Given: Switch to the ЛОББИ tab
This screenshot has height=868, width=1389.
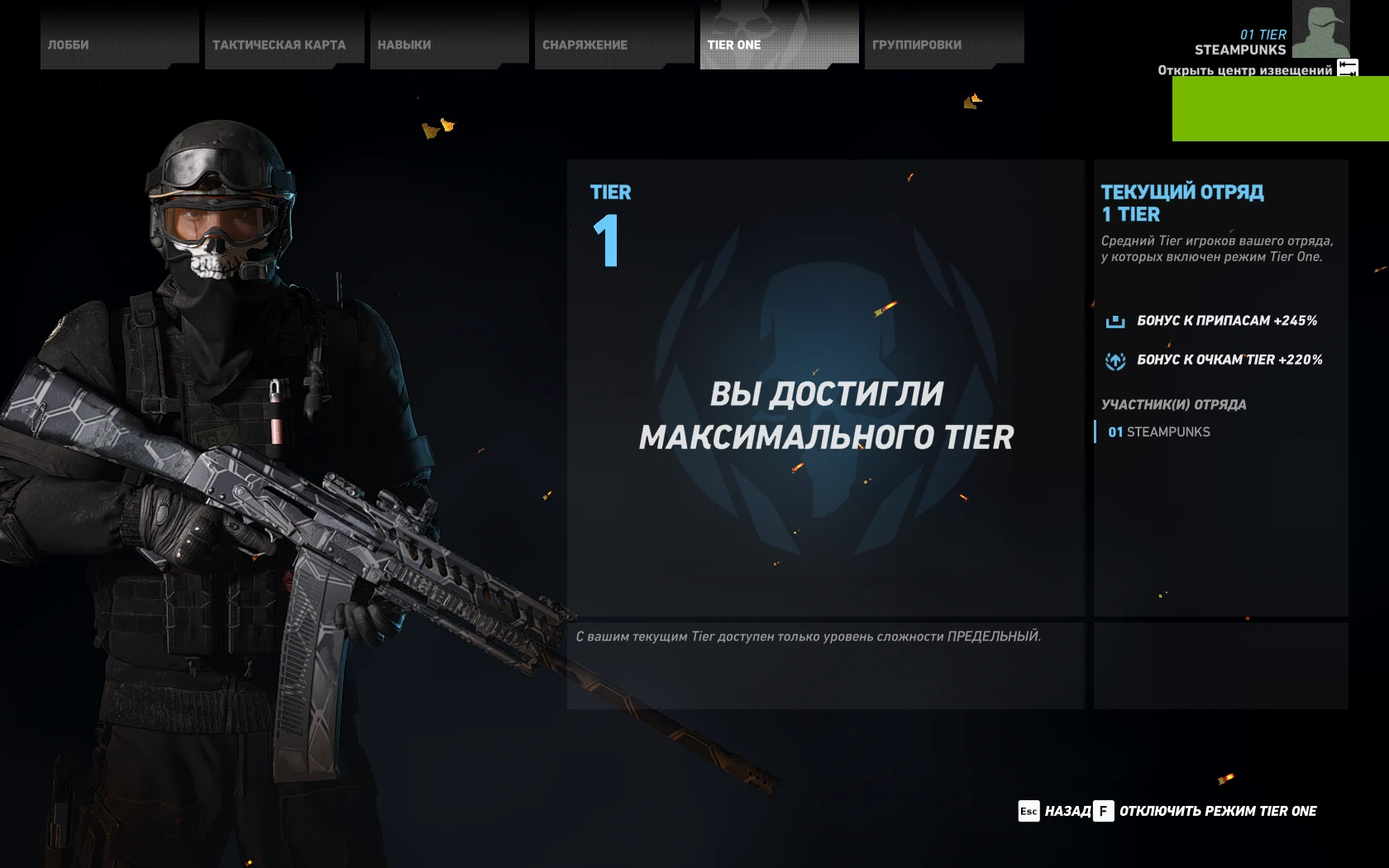Looking at the screenshot, I should point(70,45).
